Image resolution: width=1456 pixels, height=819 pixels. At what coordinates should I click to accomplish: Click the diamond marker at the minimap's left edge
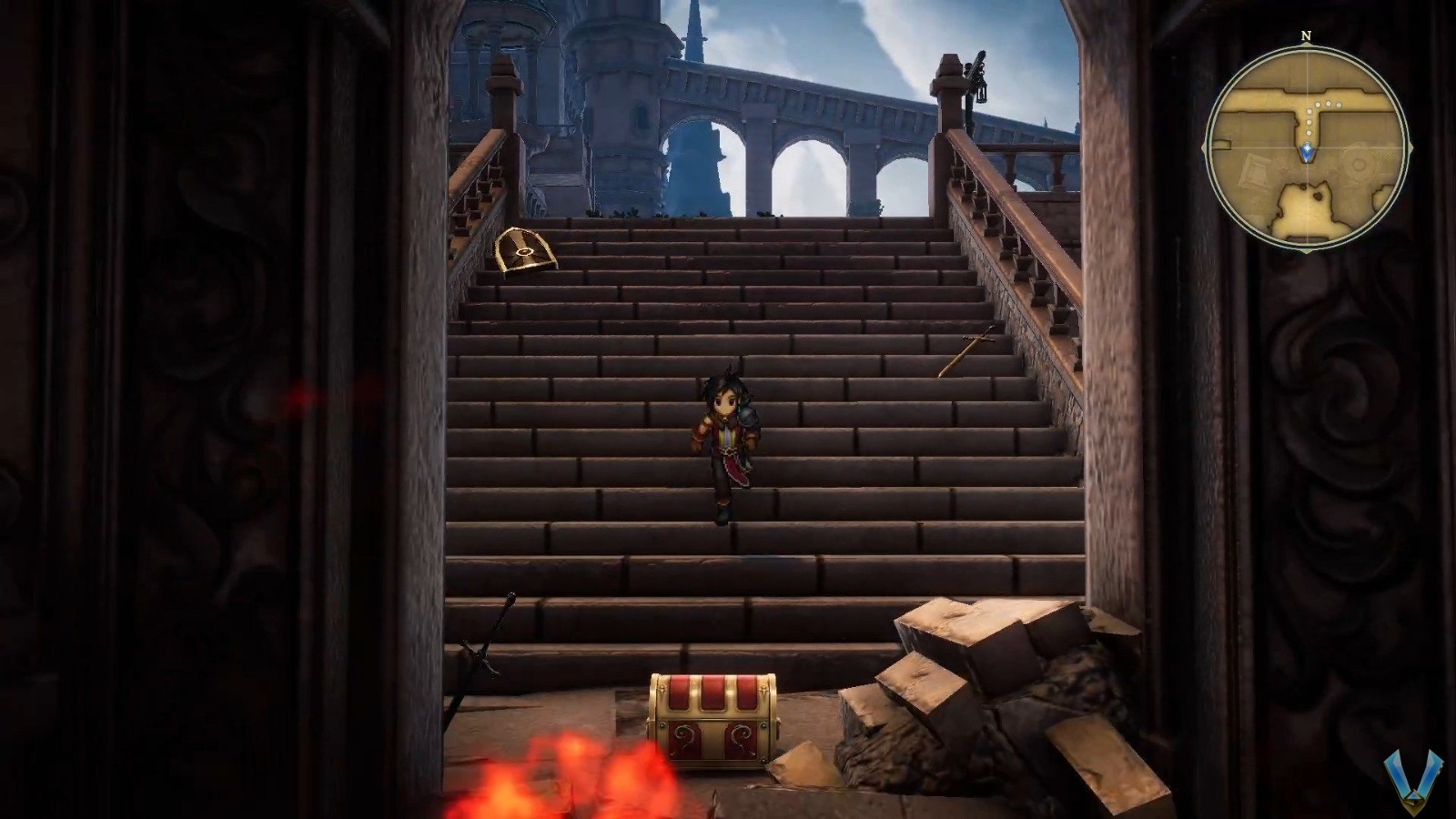pyautogui.click(x=1205, y=146)
